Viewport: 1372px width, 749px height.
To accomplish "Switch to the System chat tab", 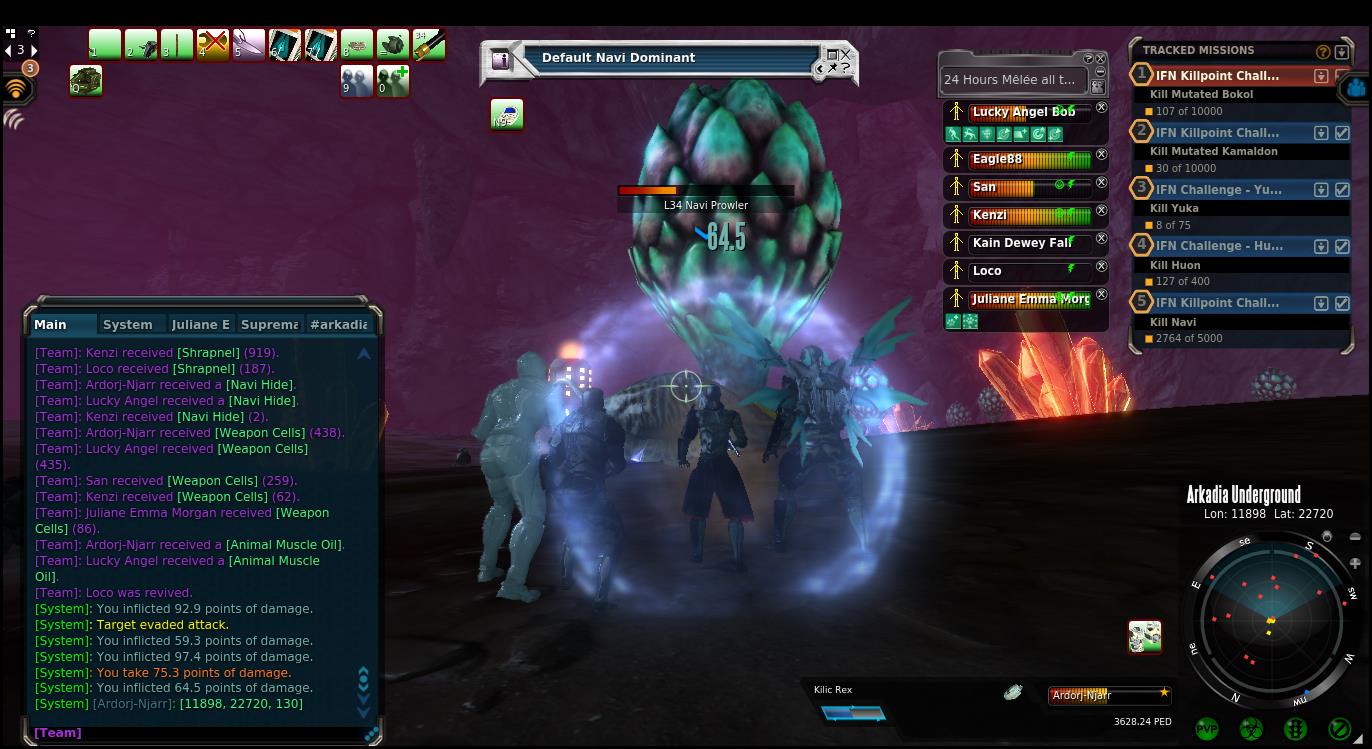I will coord(128,325).
